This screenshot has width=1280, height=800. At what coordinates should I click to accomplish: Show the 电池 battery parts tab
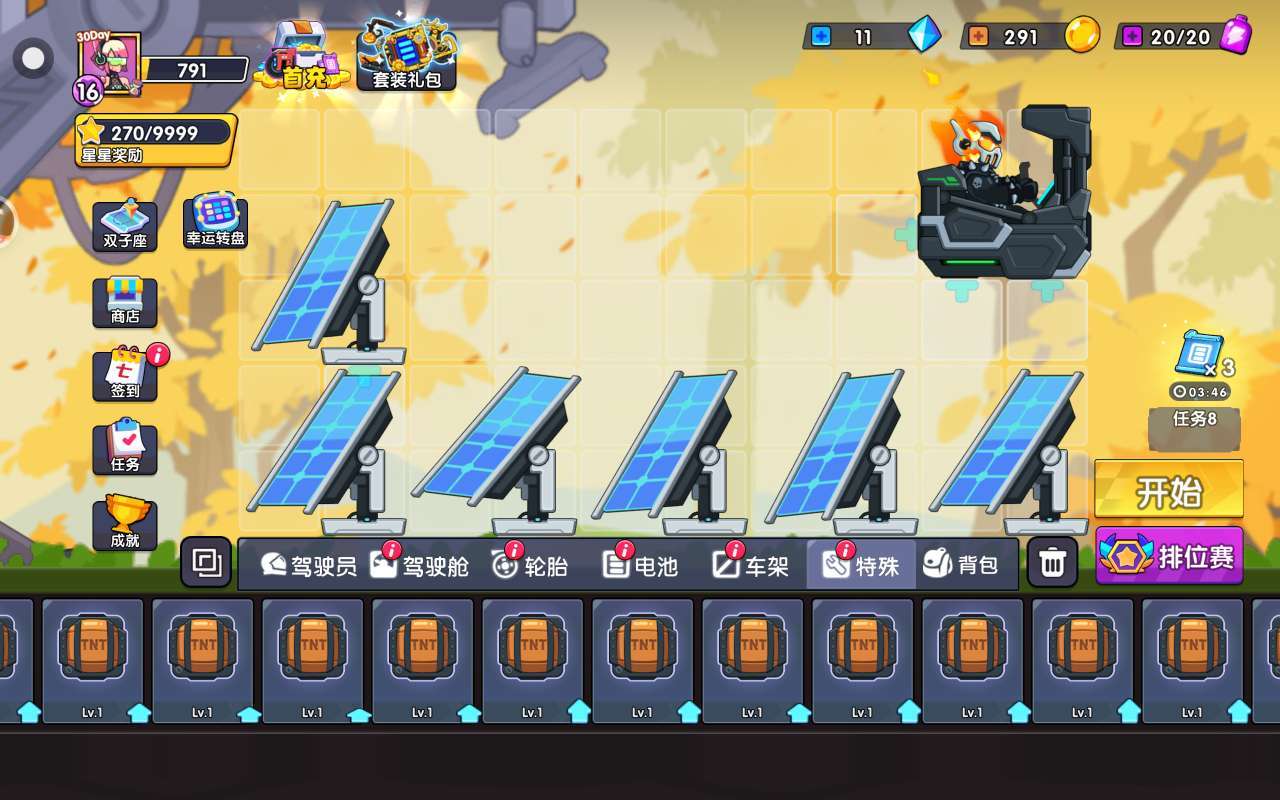point(641,565)
